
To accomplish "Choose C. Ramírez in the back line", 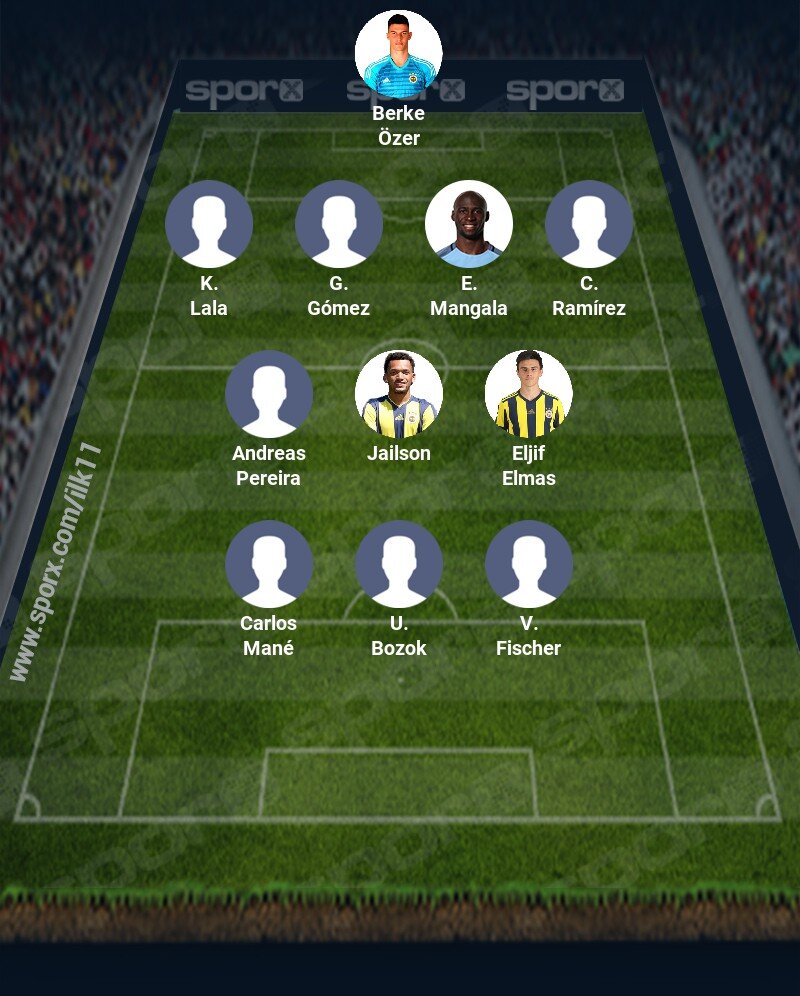I will pyautogui.click(x=589, y=224).
